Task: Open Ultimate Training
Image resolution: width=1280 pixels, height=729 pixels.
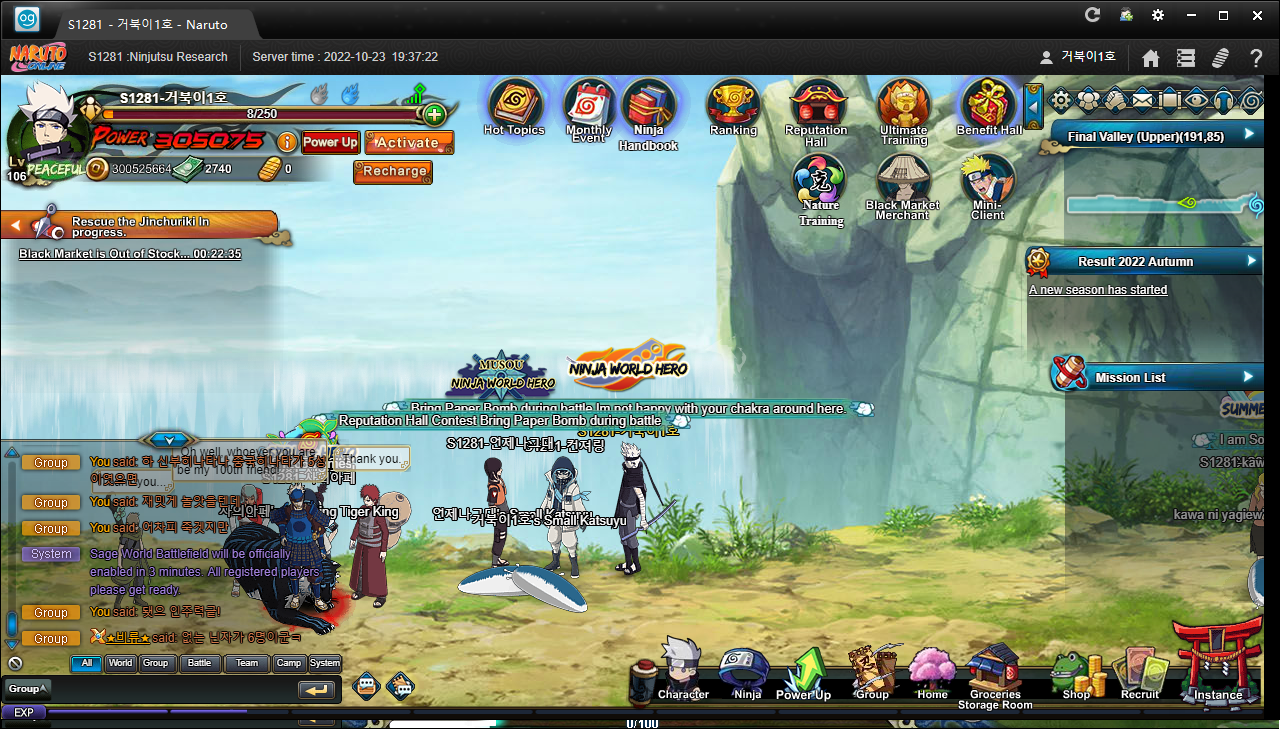Action: [903, 108]
